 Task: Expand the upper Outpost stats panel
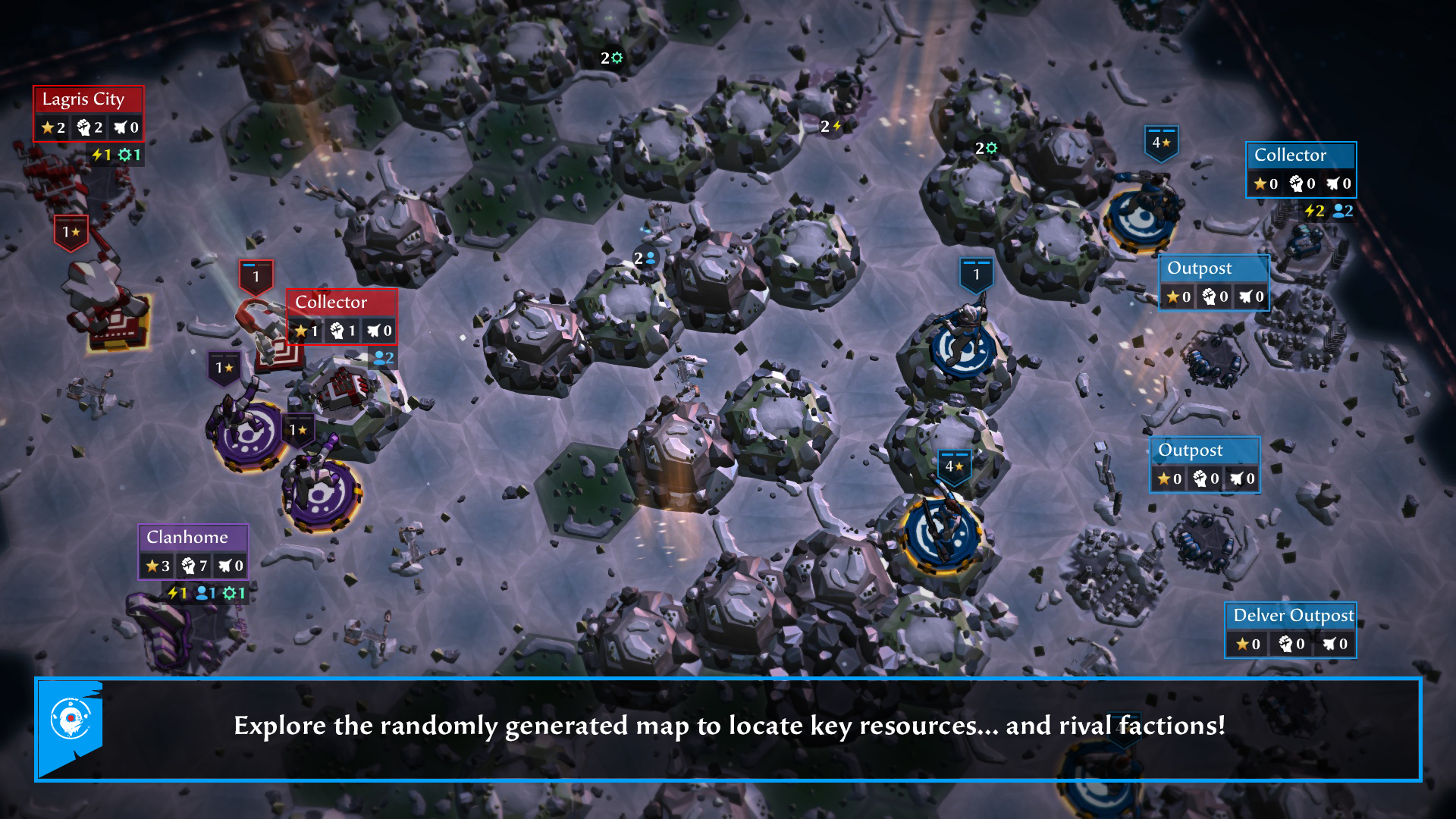point(1214,297)
